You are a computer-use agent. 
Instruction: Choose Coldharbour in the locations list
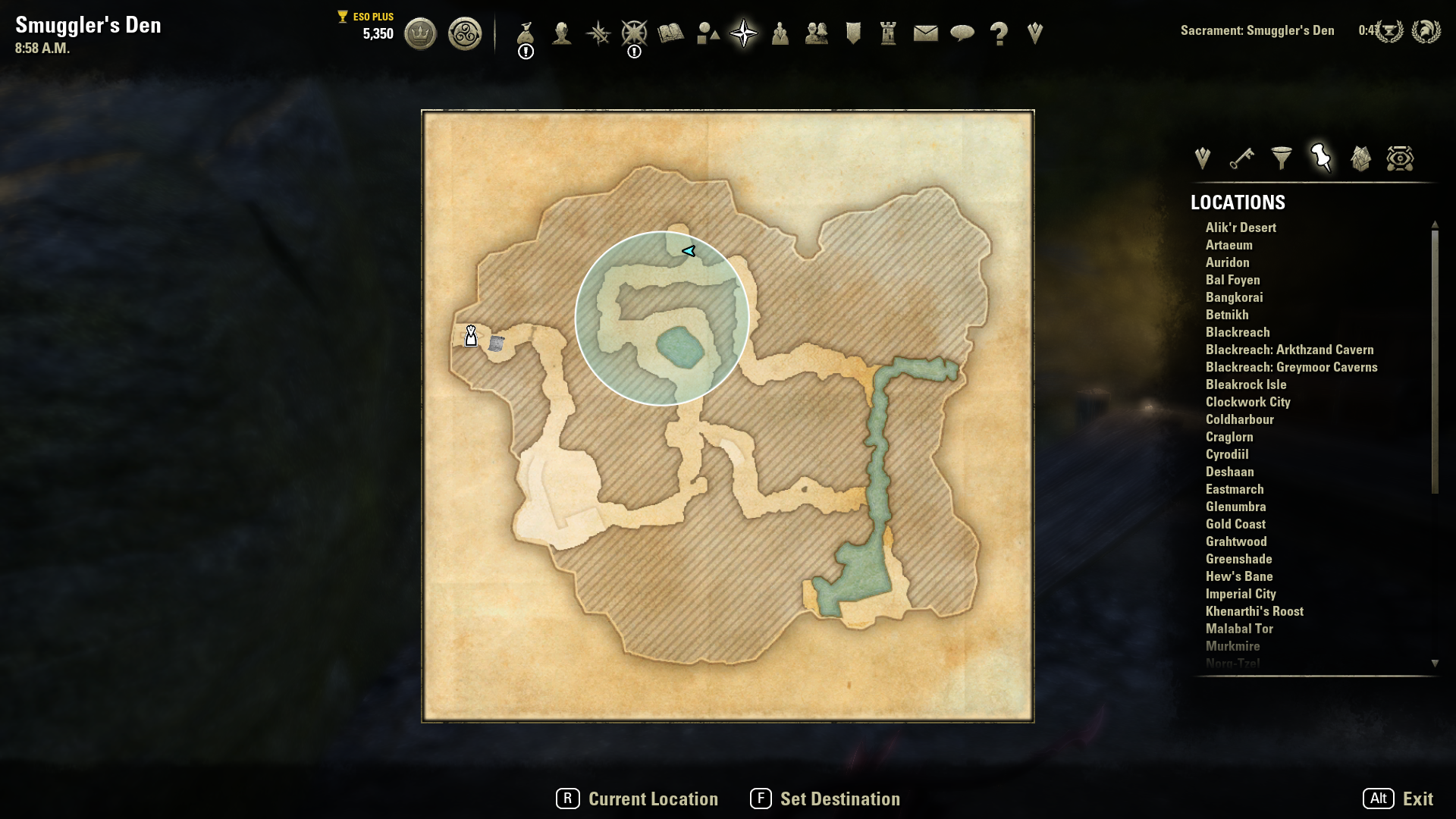tap(1239, 419)
